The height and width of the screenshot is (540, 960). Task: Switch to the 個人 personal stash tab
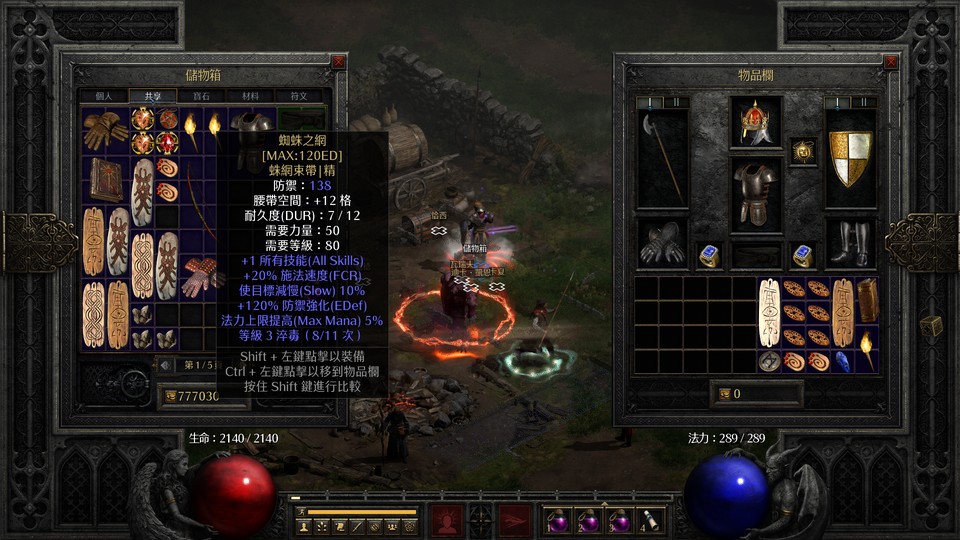click(x=104, y=96)
